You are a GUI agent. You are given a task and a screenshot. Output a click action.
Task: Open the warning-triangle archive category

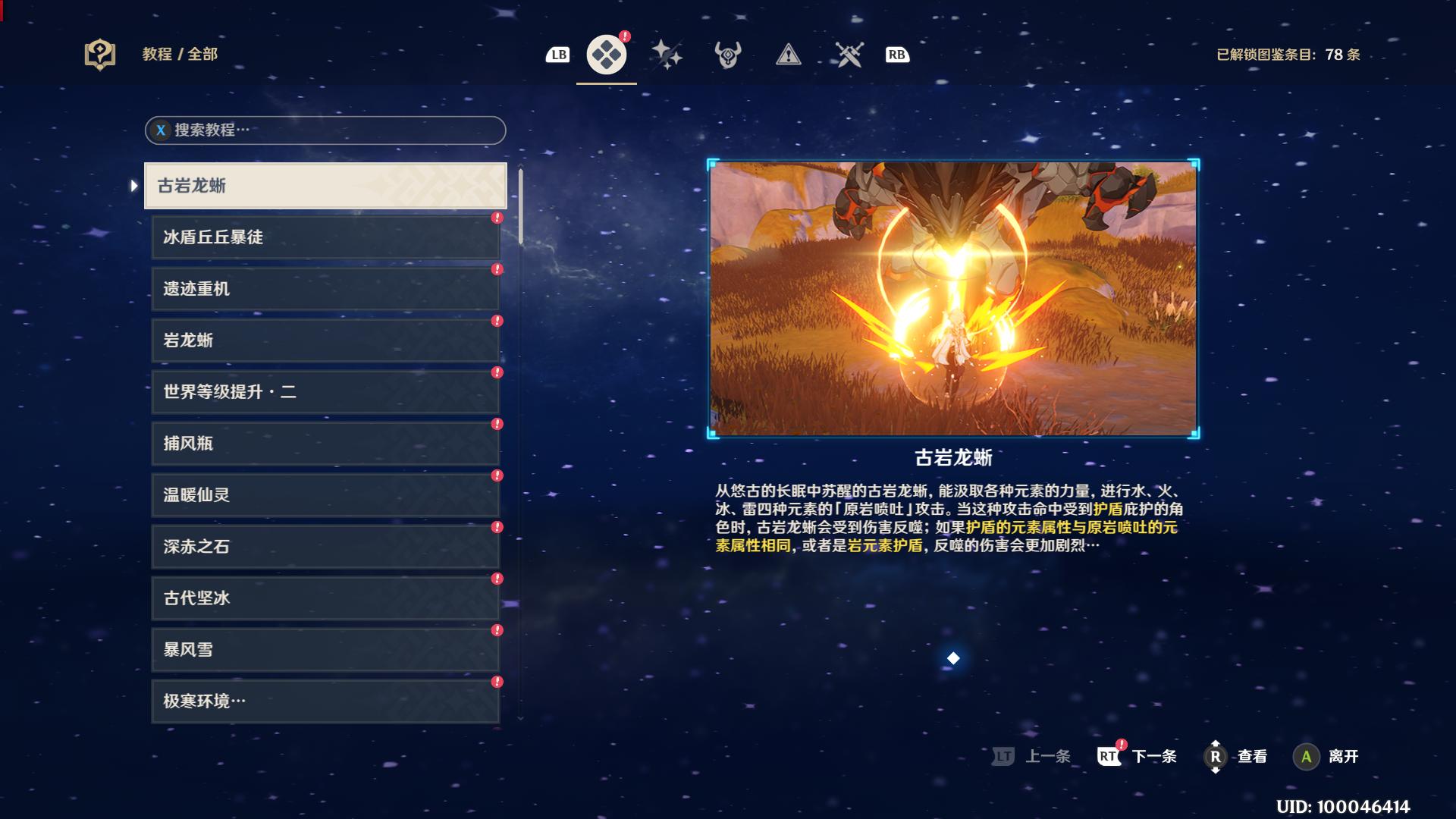[788, 54]
